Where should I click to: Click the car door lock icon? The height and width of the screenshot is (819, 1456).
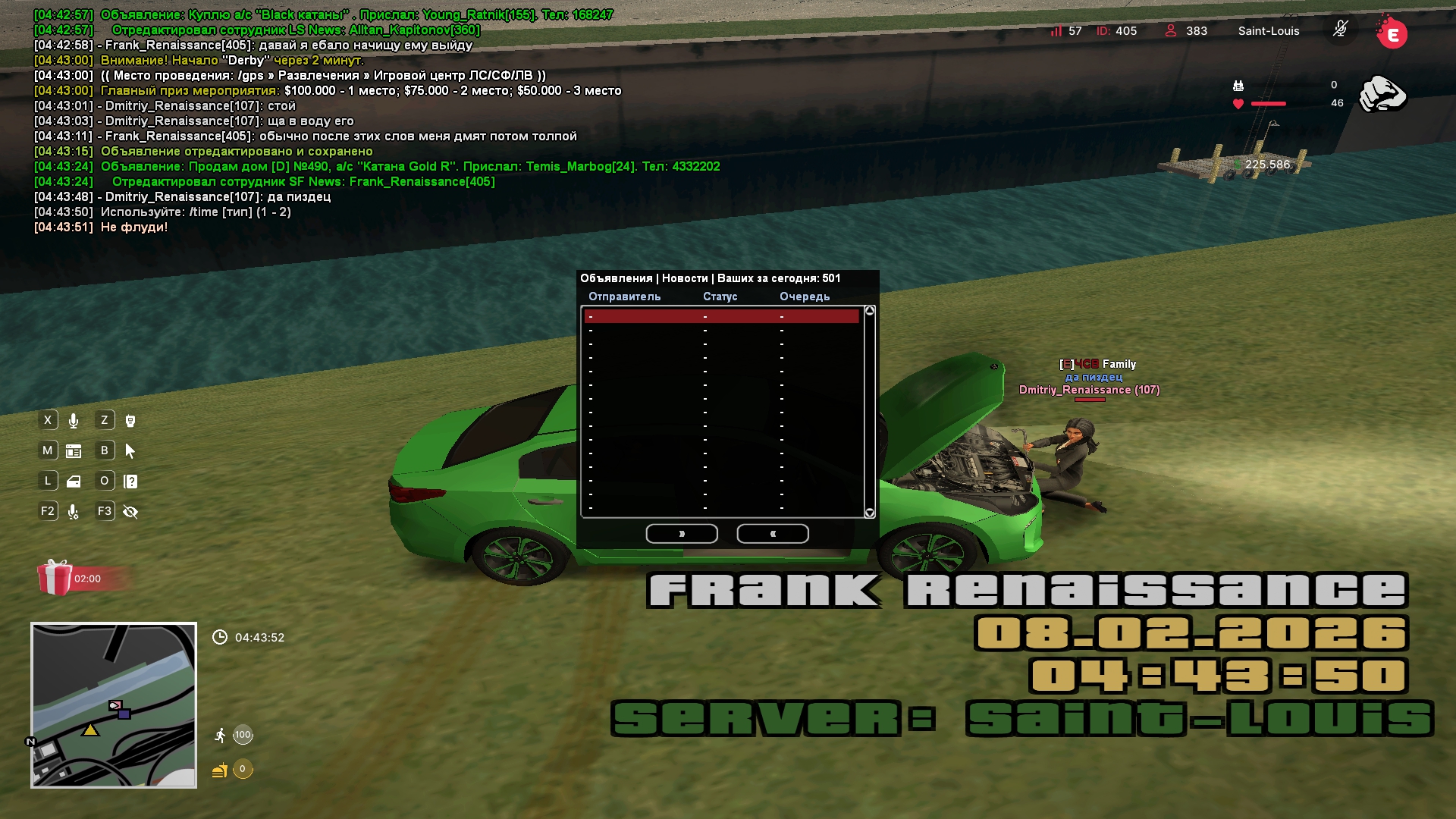pyautogui.click(x=74, y=482)
